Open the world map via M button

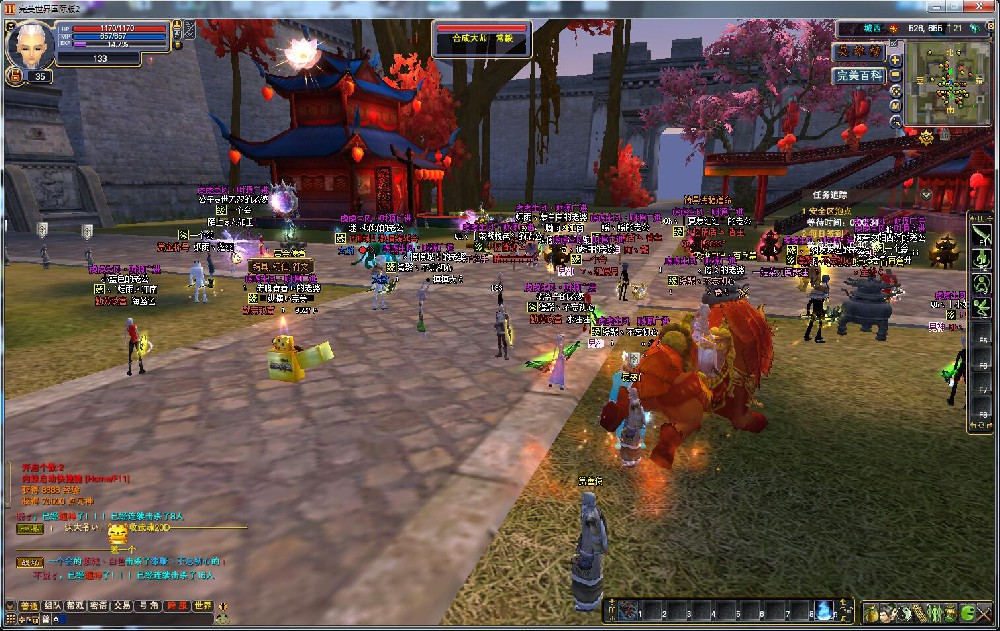895,107
